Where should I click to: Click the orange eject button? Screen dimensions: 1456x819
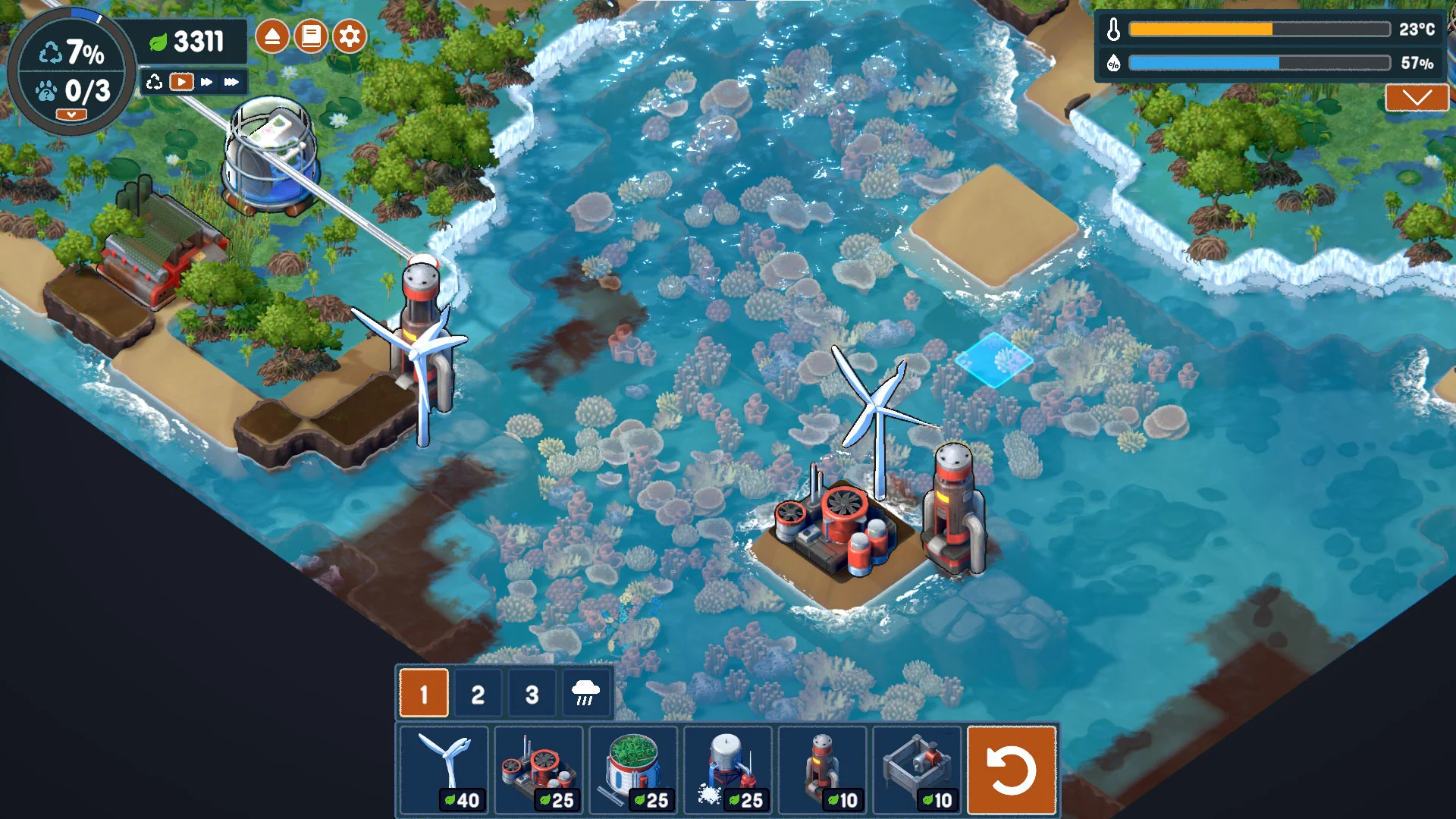pyautogui.click(x=272, y=36)
